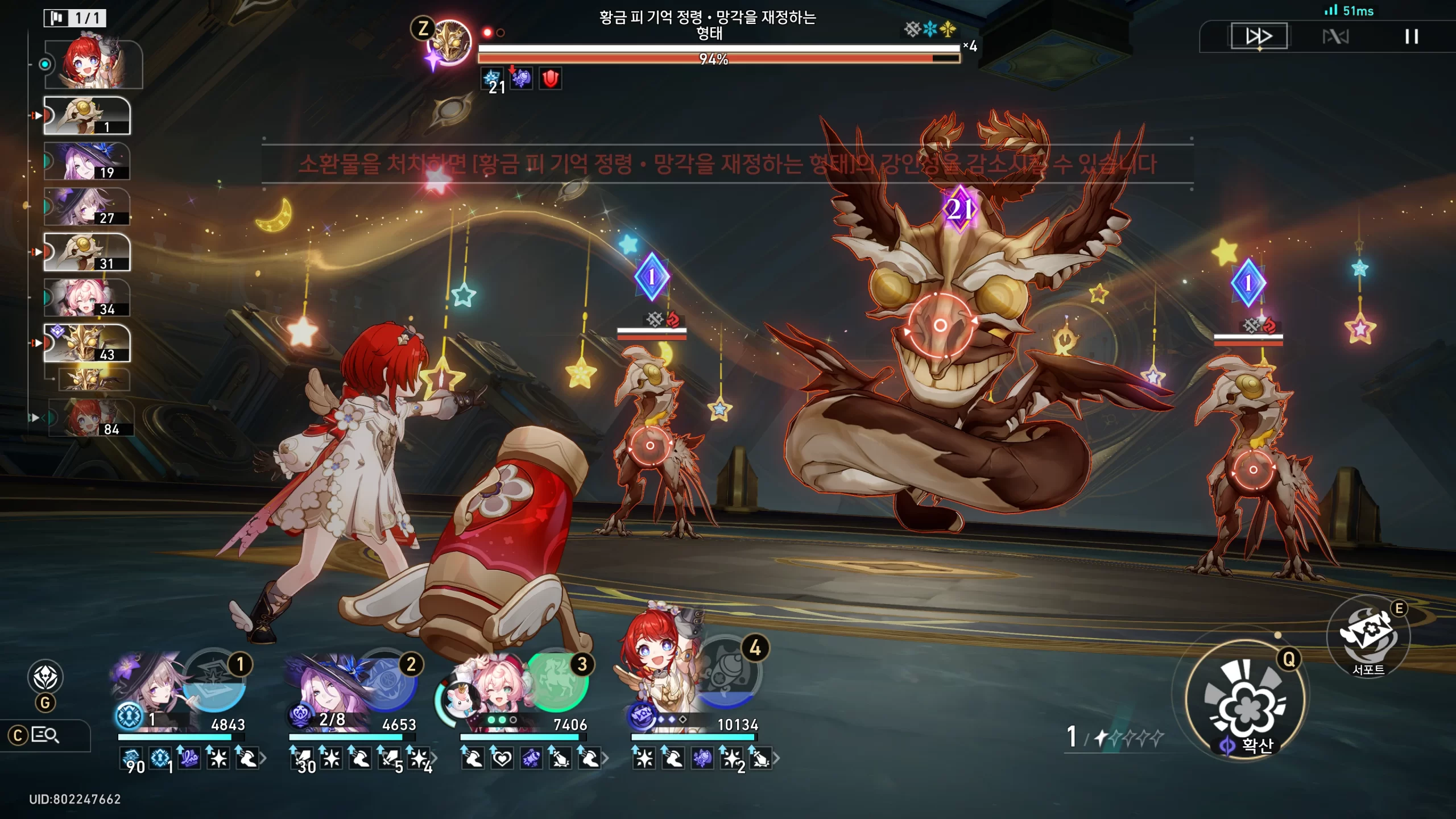Select the enemy turn entry numbered 43

point(87,344)
